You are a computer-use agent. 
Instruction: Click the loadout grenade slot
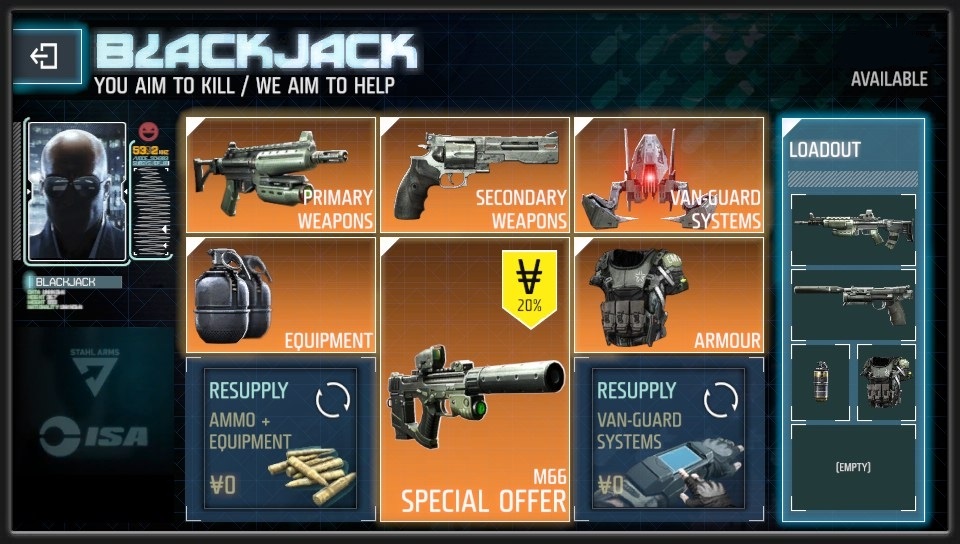click(821, 381)
